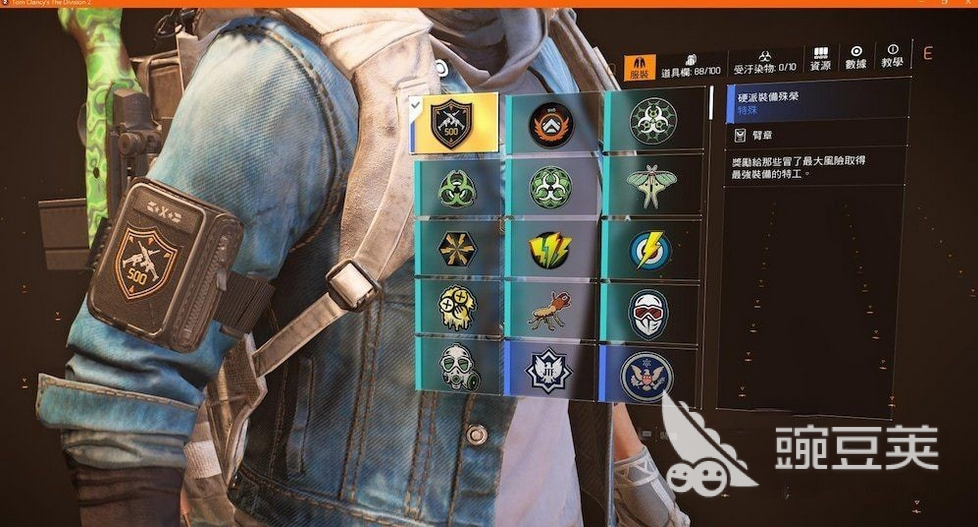Select the white snowflake star badge patch
The image size is (978, 527).
[551, 372]
